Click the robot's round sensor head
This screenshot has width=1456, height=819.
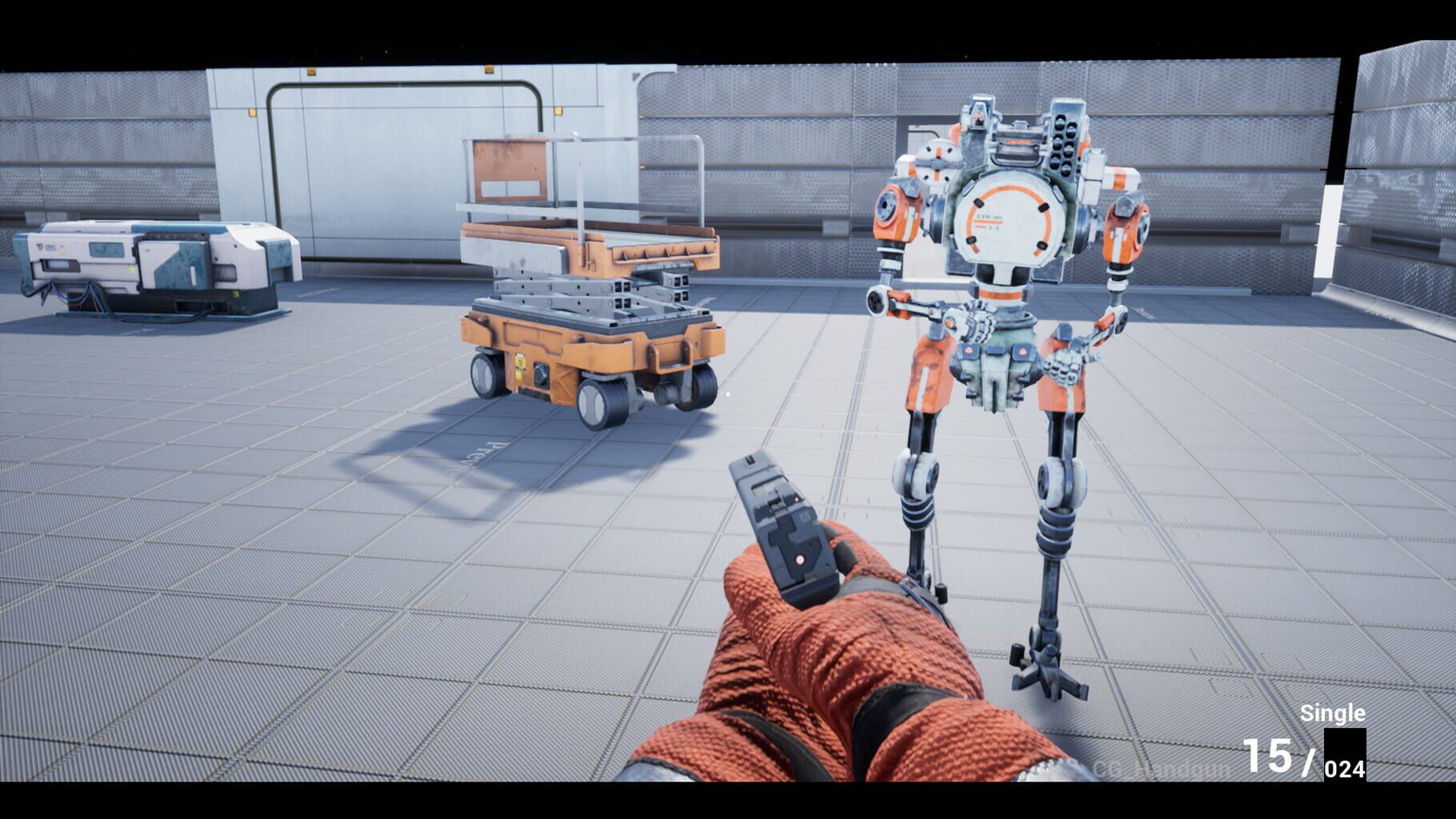938,162
